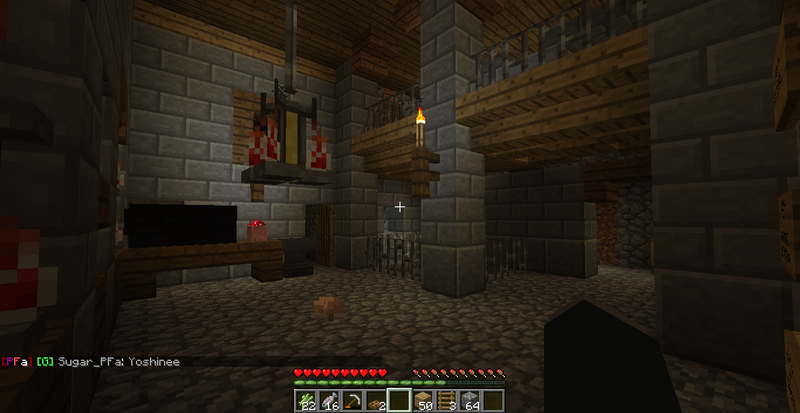The image size is (800, 413).
Task: Select the trapdoor hotbar slot
Action: point(376,401)
